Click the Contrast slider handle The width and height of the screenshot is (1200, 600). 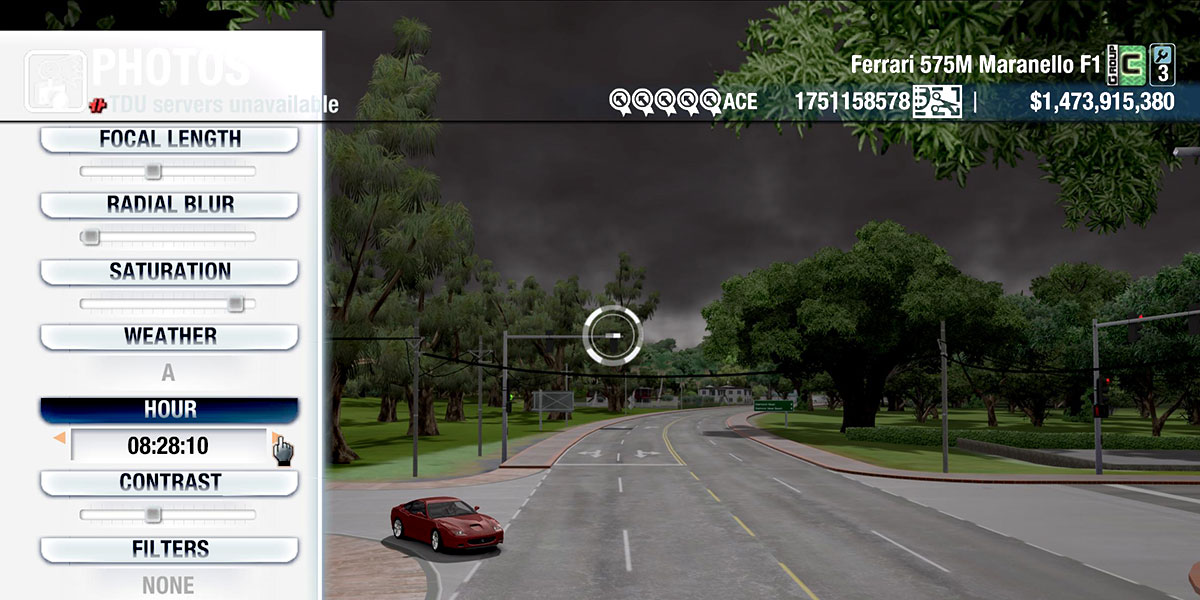coord(152,515)
